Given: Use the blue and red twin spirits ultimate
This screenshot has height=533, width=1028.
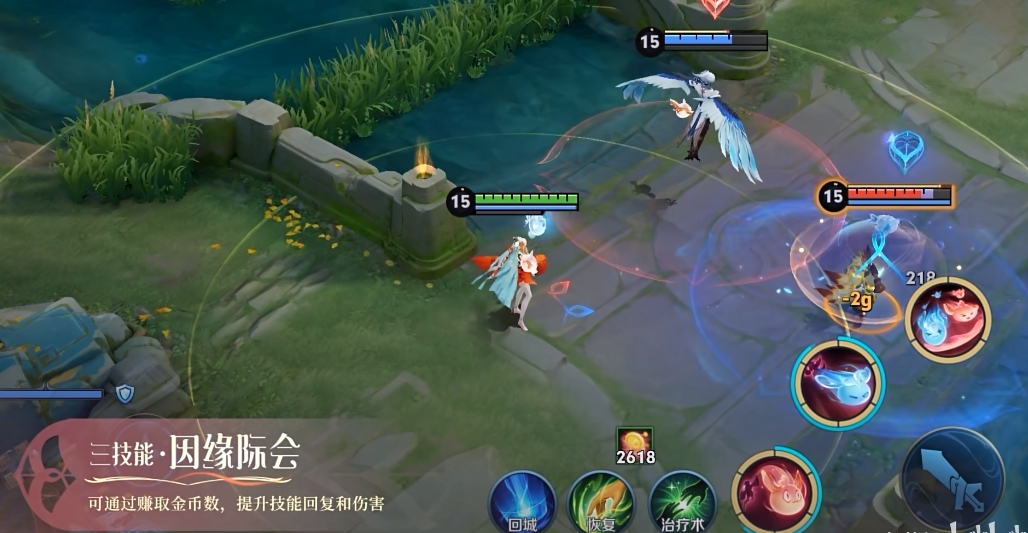Looking at the screenshot, I should pyautogui.click(x=947, y=318).
